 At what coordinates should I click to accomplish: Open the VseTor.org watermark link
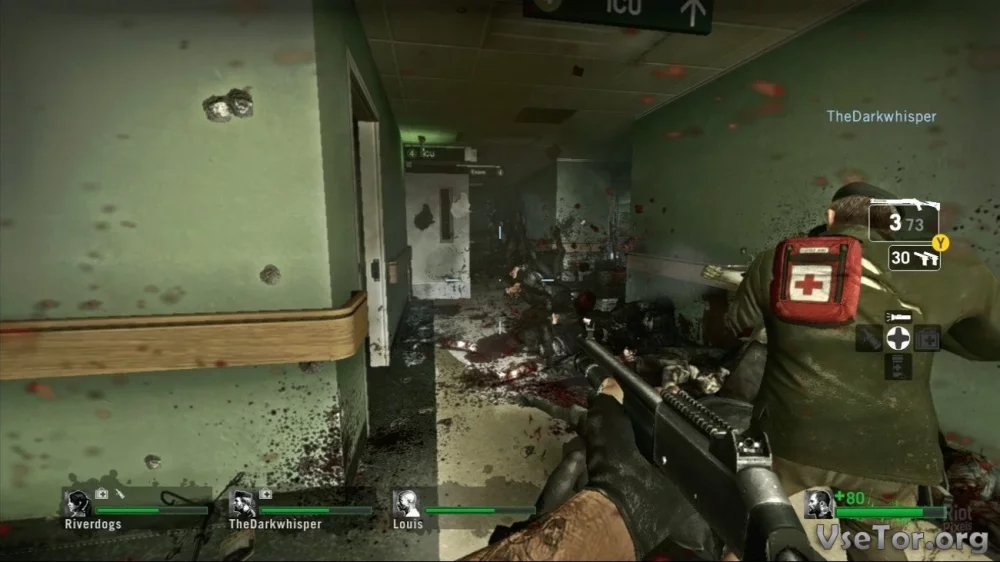(x=904, y=539)
